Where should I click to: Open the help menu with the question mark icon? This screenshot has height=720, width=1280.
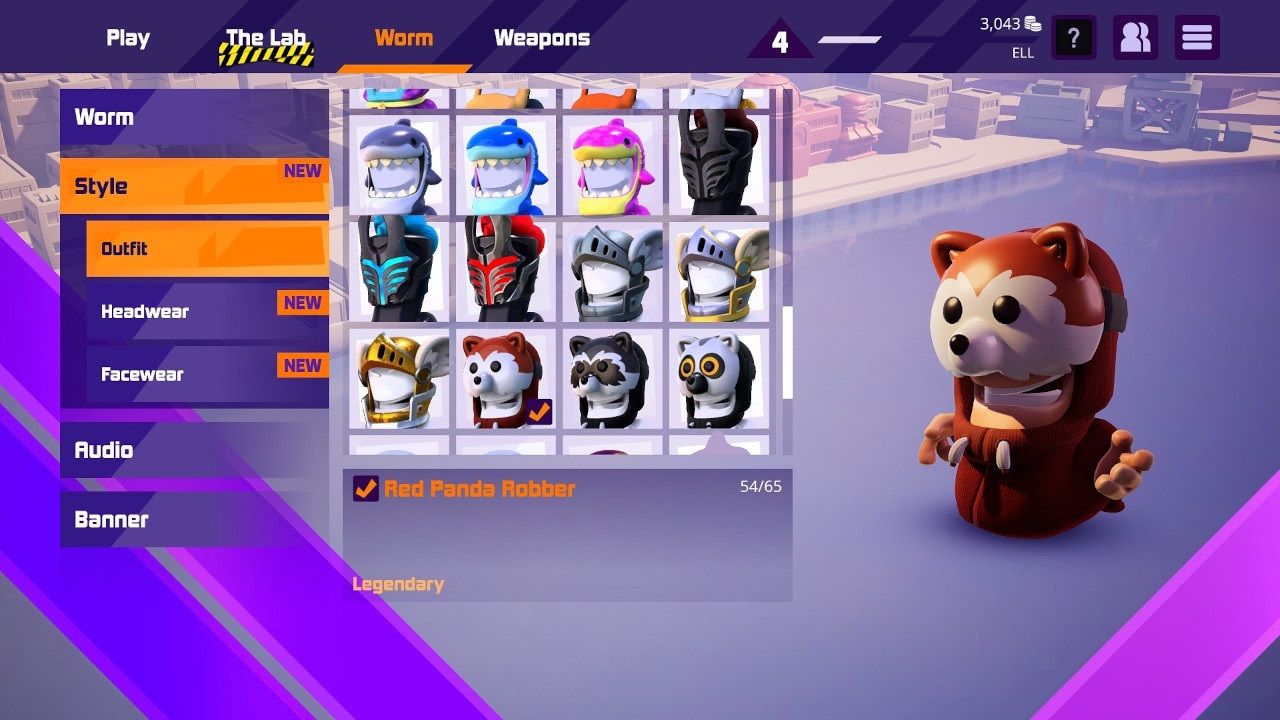(1073, 37)
